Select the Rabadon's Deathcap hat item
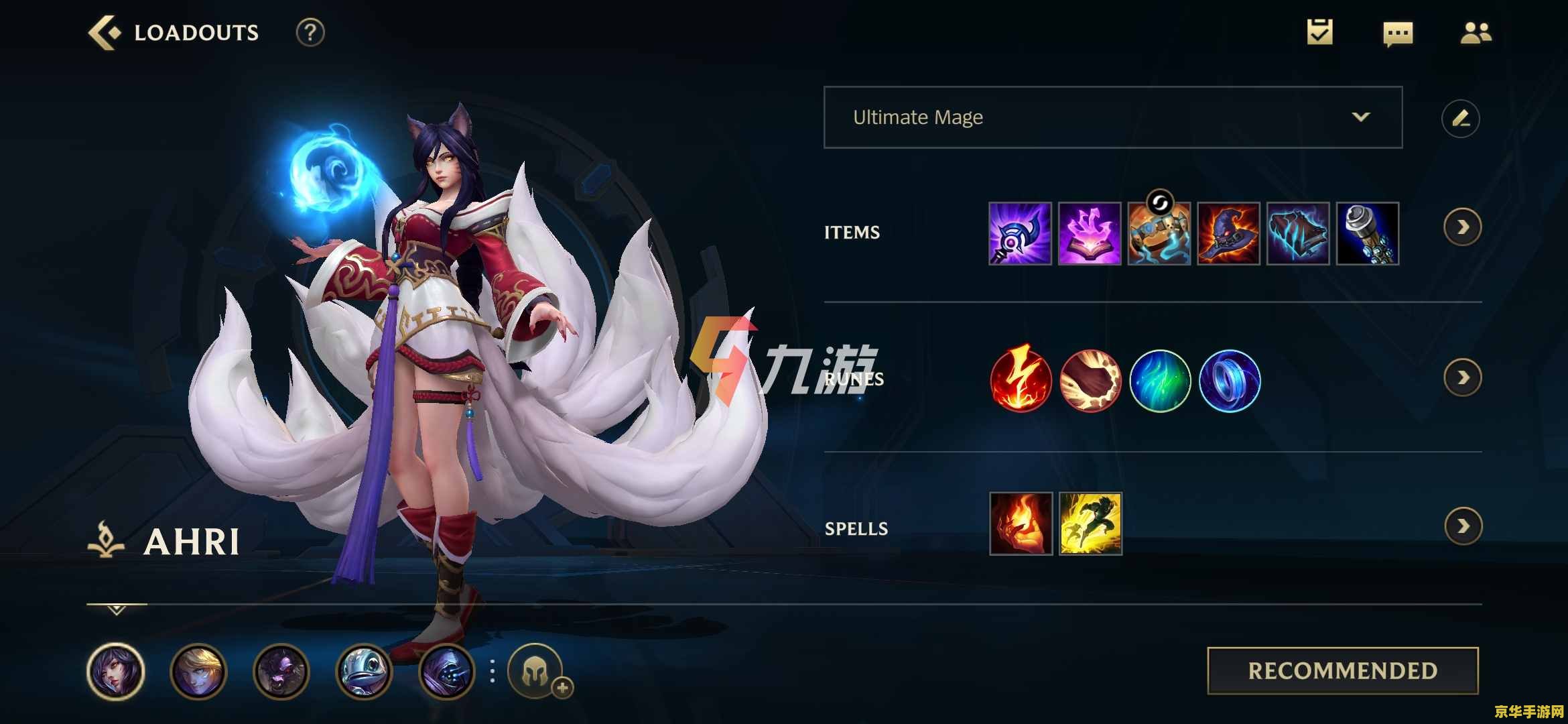Viewport: 1568px width, 724px height. [x=1228, y=233]
